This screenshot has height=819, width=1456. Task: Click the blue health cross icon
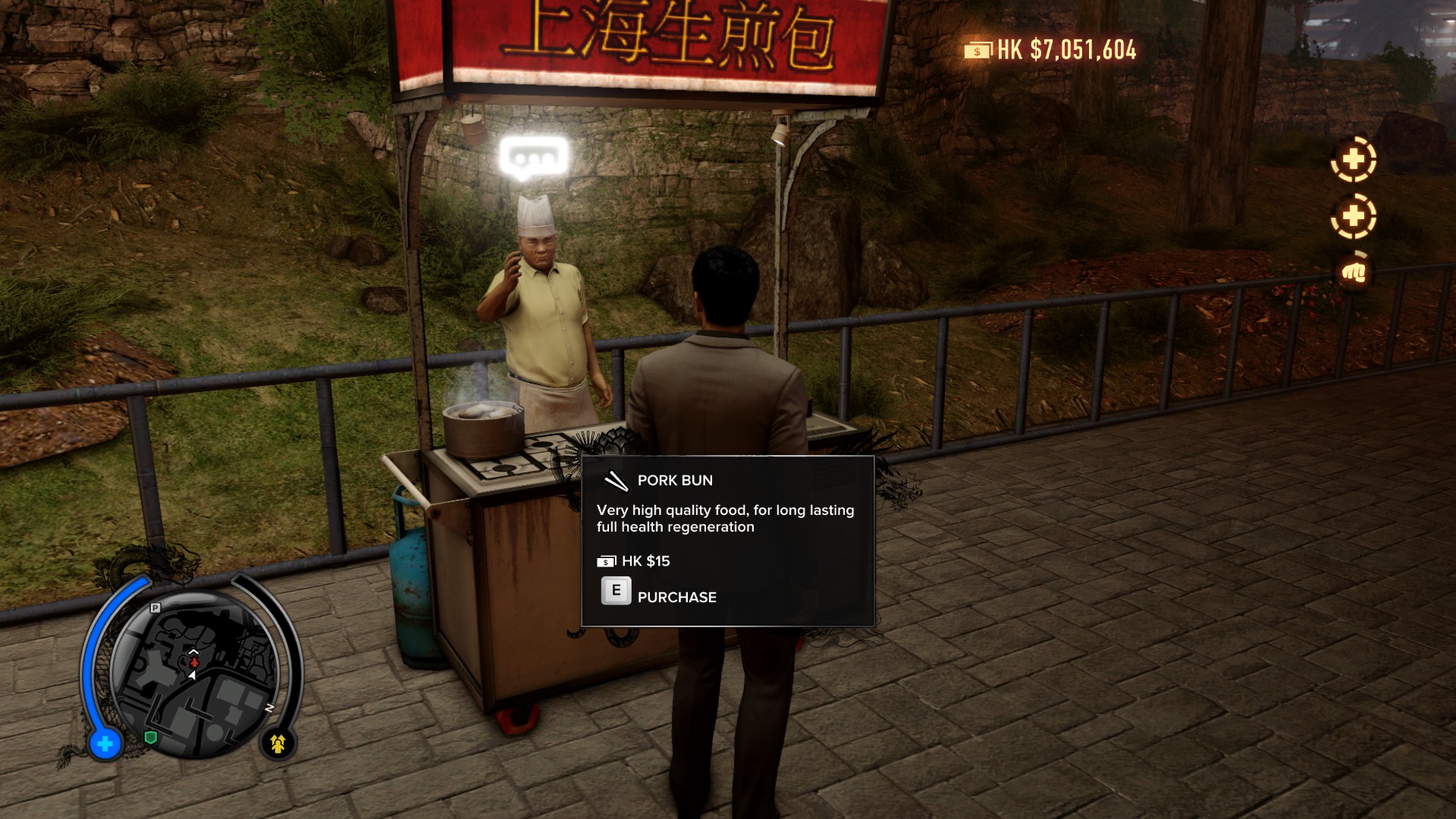105,744
